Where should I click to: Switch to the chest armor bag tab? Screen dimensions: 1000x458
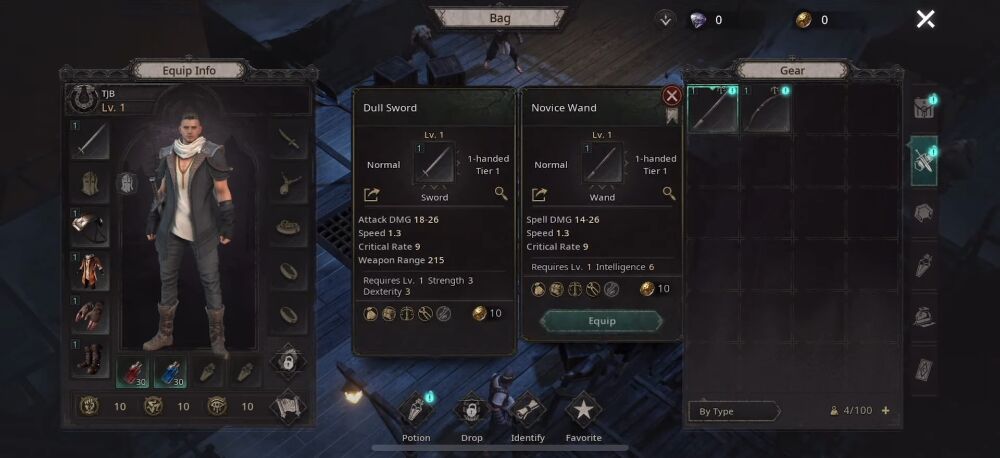[923, 212]
